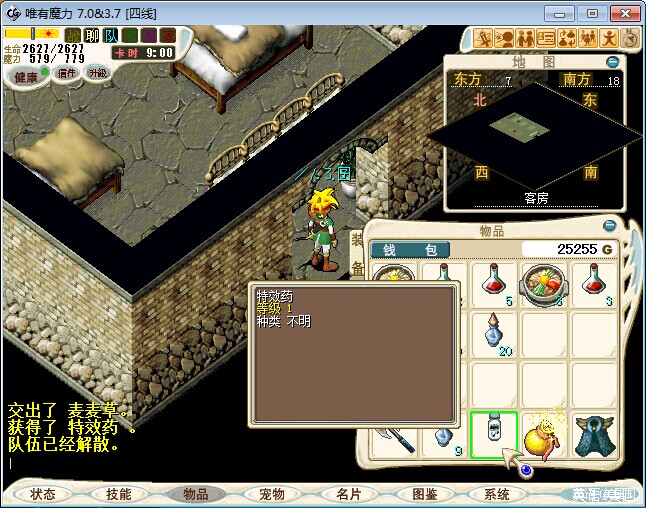Click the money bag trade icon
This screenshot has height=508, width=646.
tap(566, 39)
